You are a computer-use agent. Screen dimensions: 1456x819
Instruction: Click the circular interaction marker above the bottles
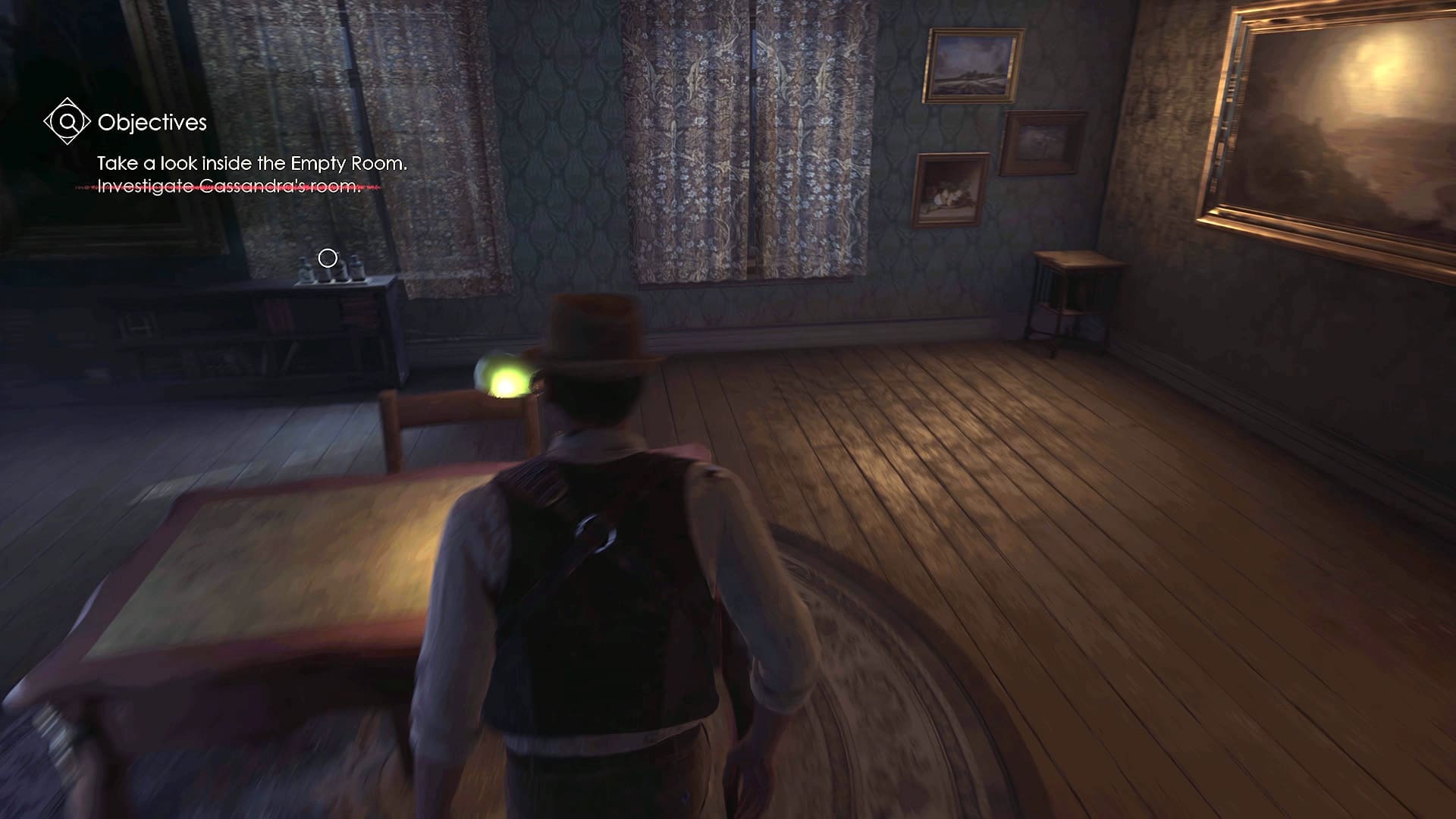pos(328,259)
